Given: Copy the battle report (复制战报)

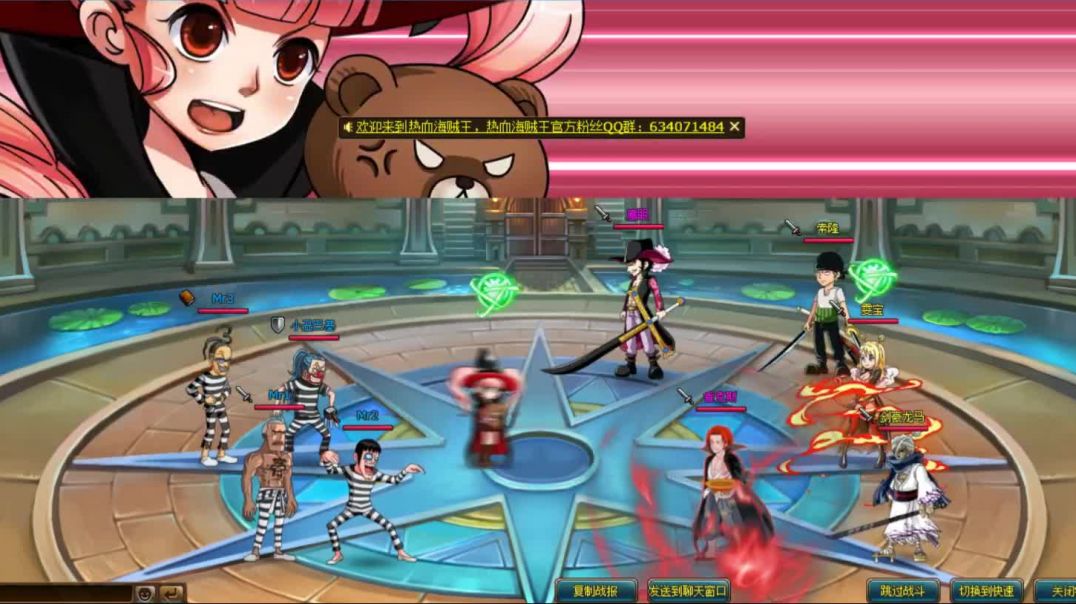Looking at the screenshot, I should tap(597, 591).
